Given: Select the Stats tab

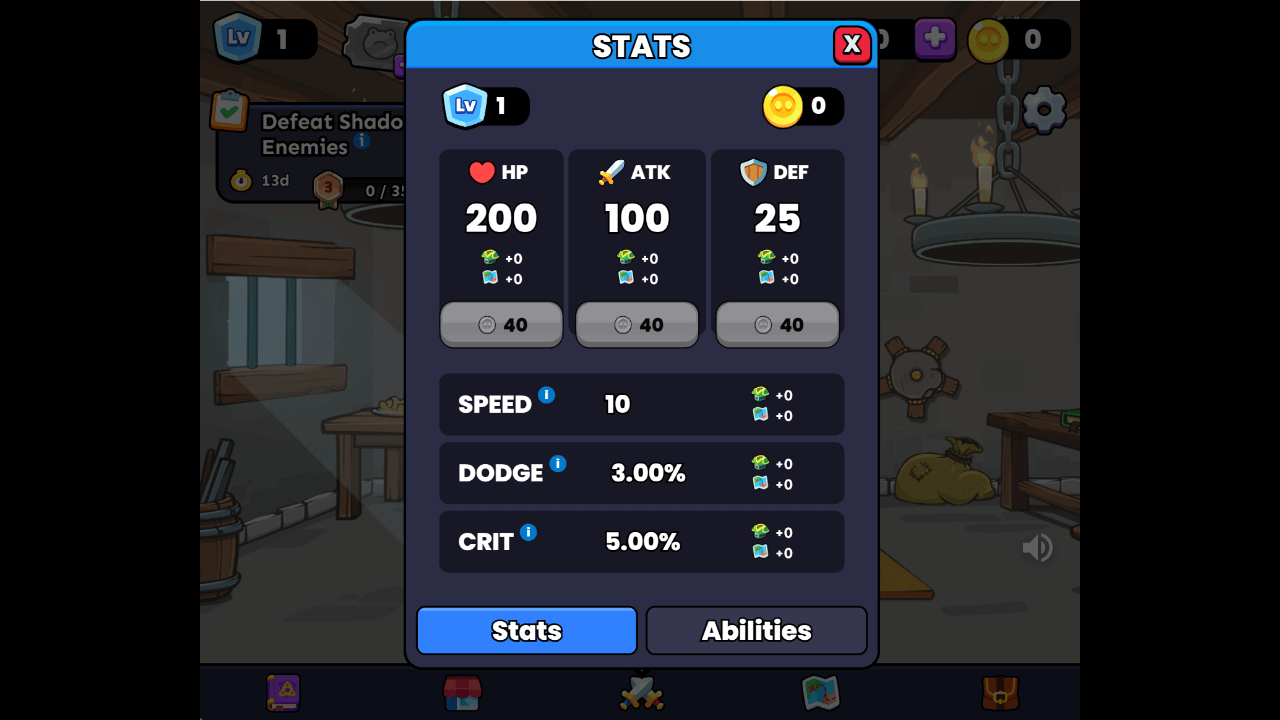Looking at the screenshot, I should 527,630.
